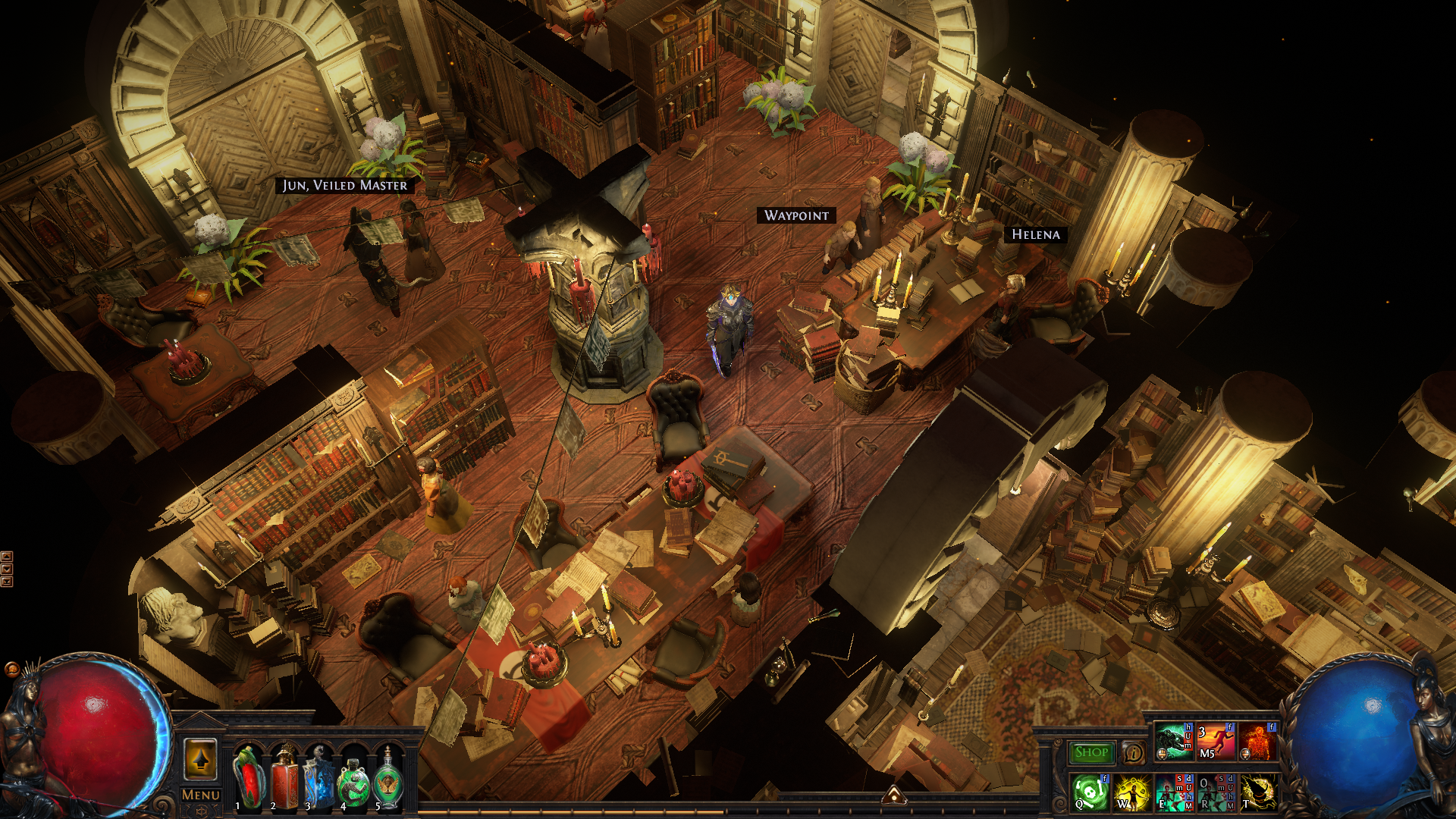
Task: Click the info speech bubble icon
Action: (1134, 752)
